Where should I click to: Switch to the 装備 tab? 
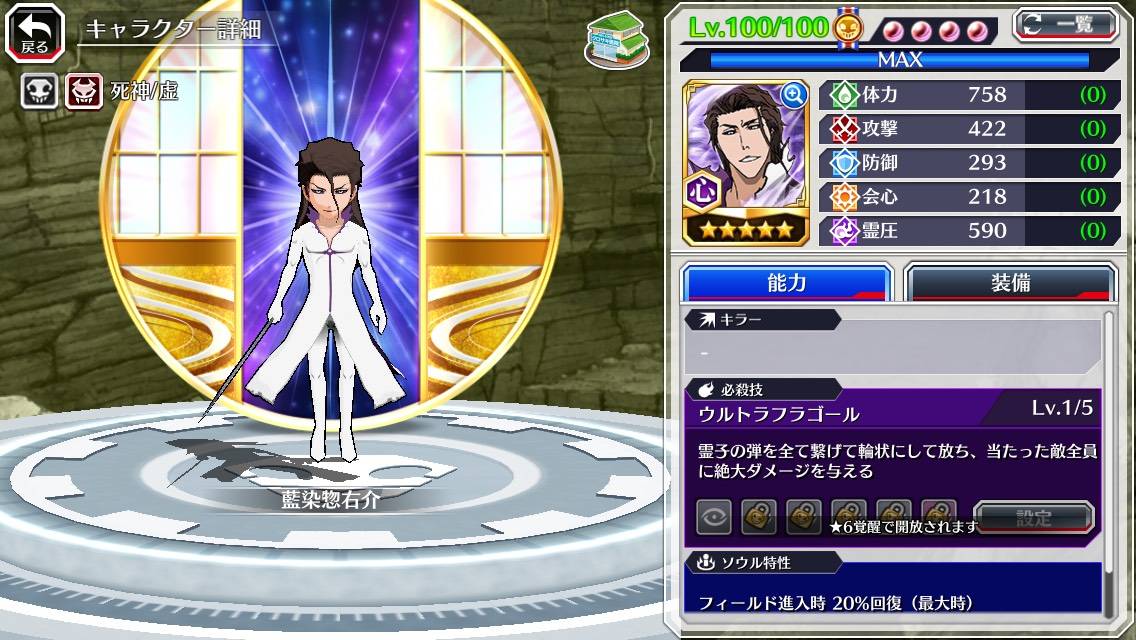click(1010, 283)
